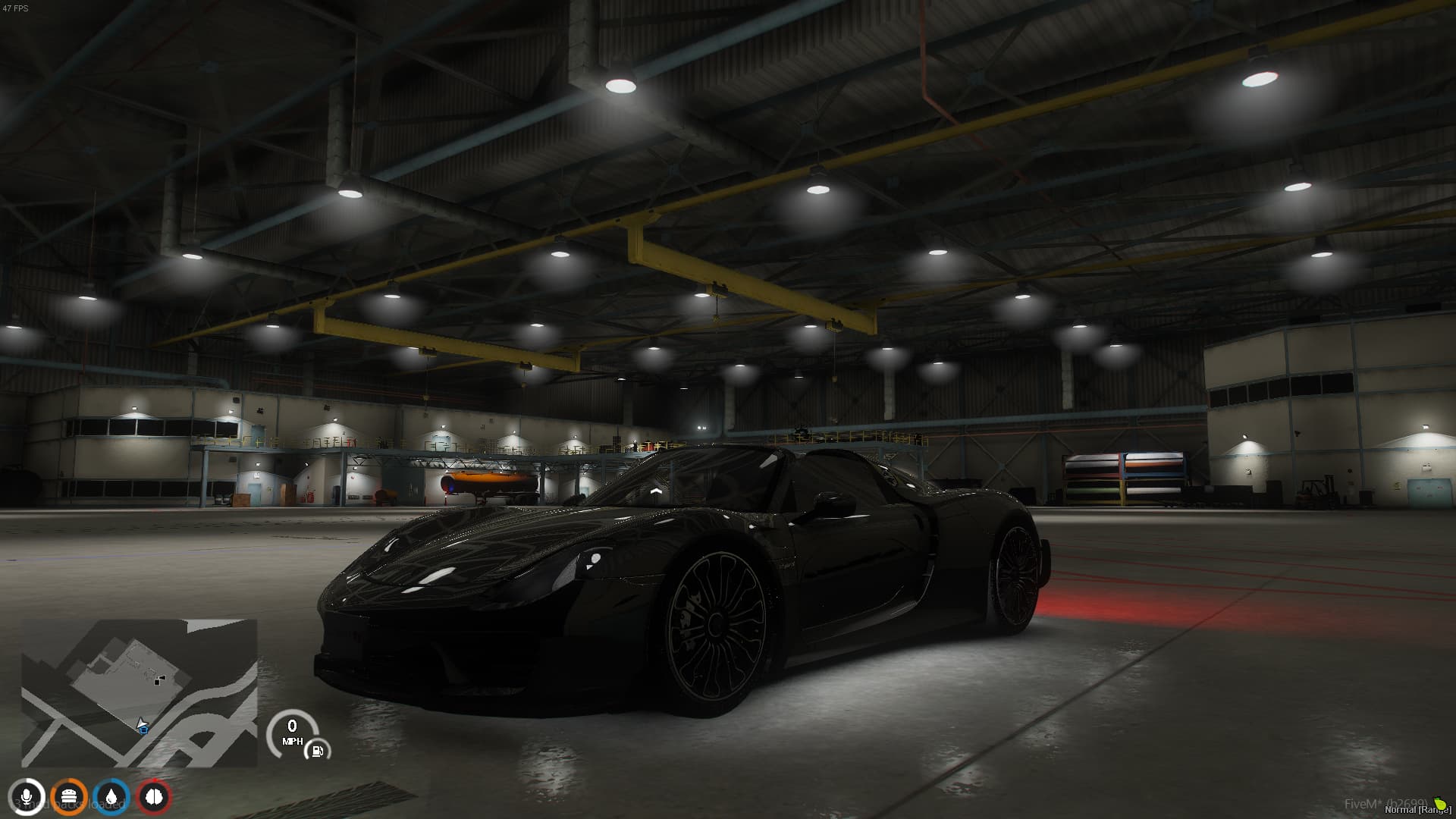Click the minimap in the corner

coord(139,692)
